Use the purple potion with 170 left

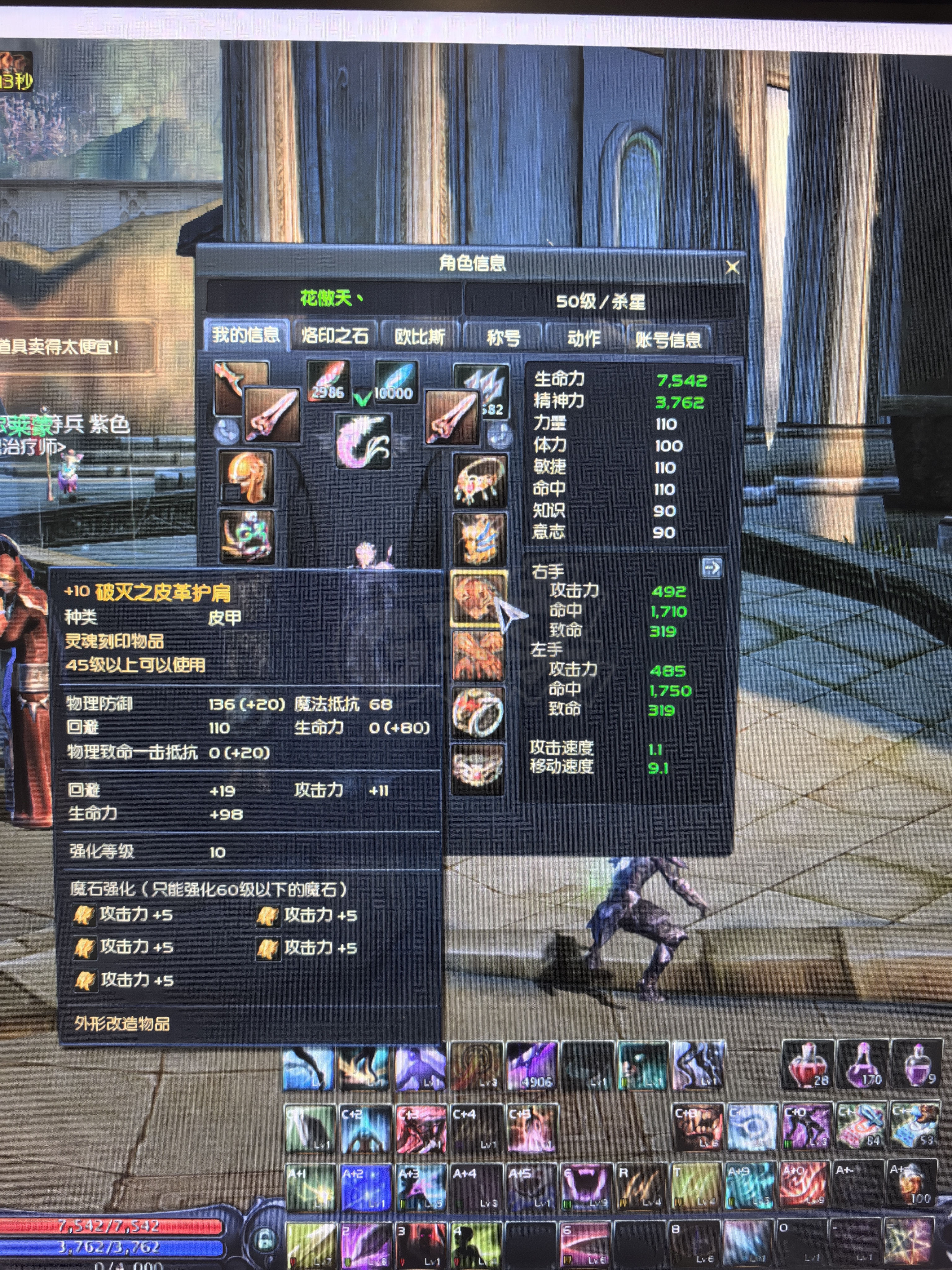862,1066
